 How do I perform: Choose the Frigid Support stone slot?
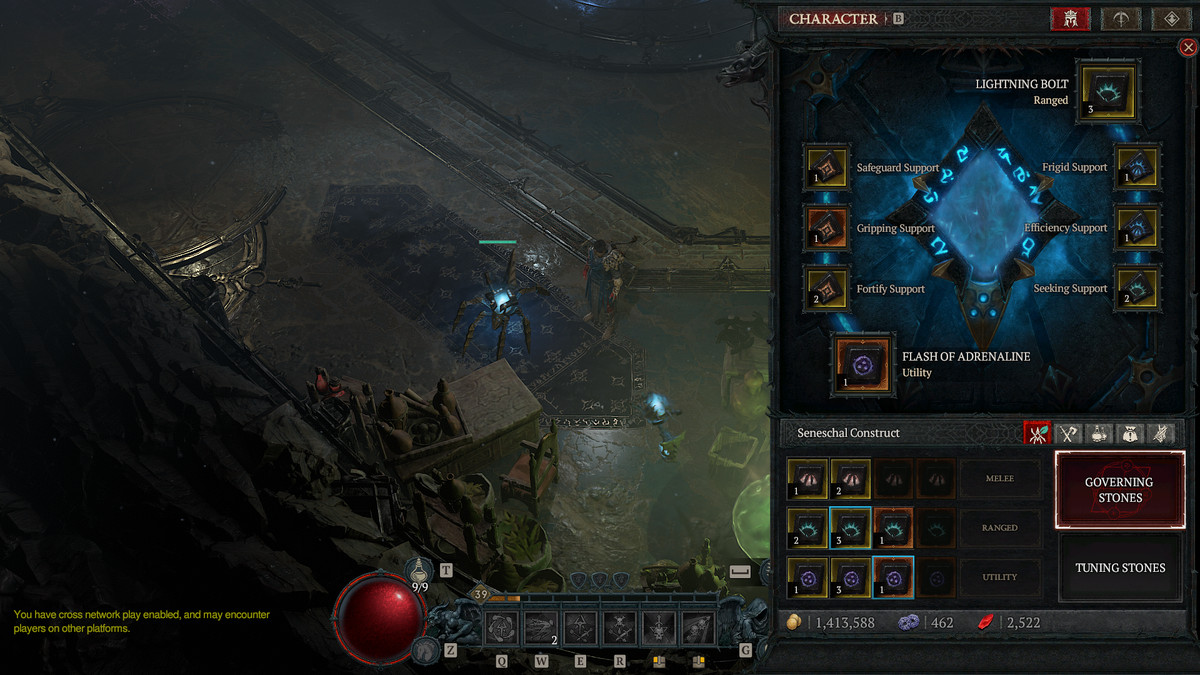pyautogui.click(x=1136, y=168)
